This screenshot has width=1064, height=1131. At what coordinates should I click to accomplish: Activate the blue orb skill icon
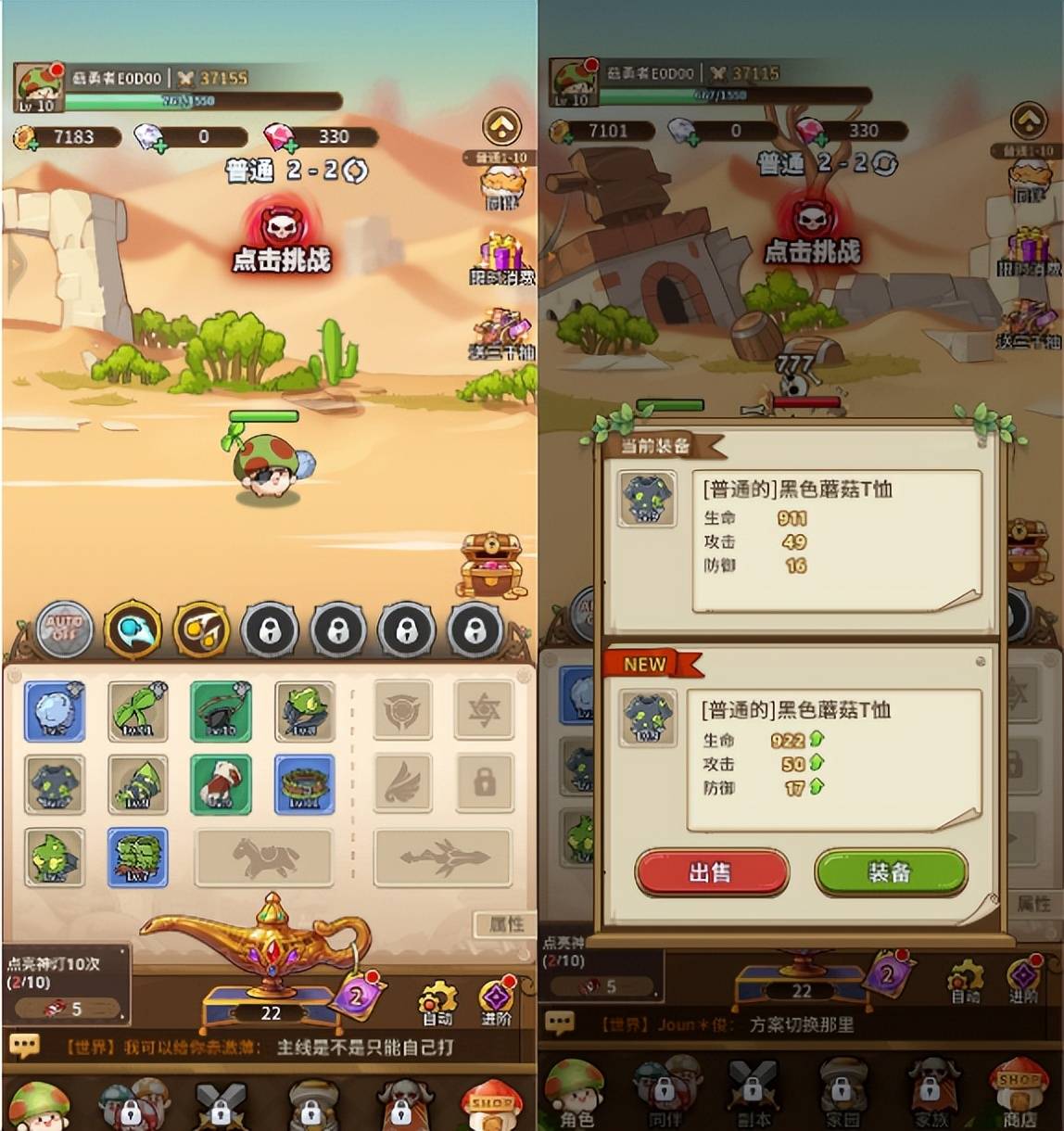click(x=133, y=629)
